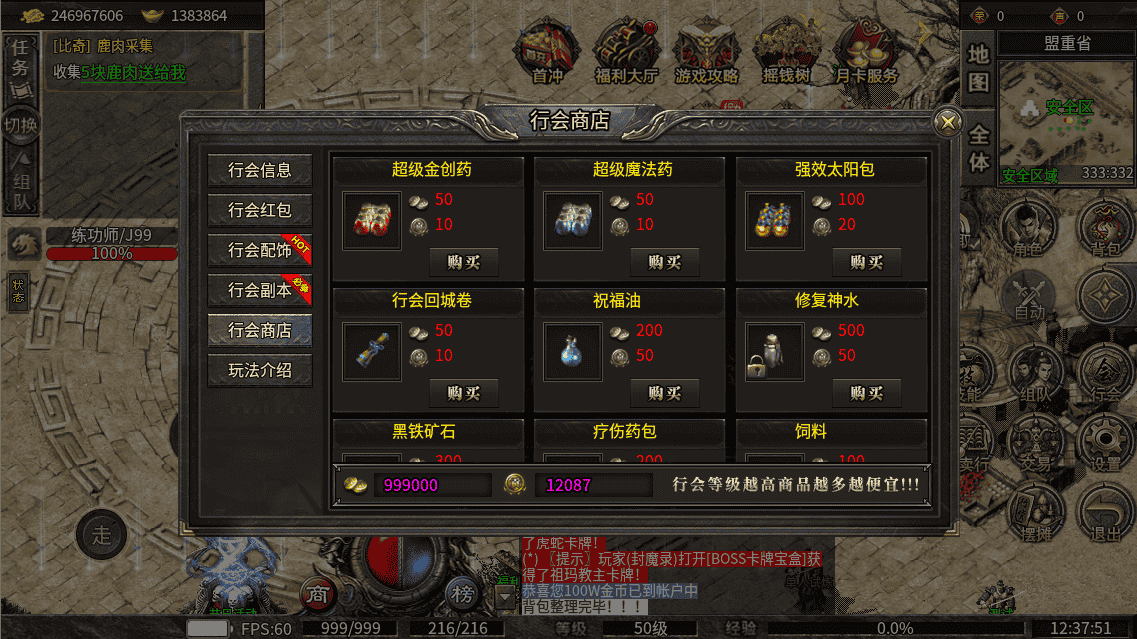
Task: Buy the 祝福油 item
Action: coord(664,393)
